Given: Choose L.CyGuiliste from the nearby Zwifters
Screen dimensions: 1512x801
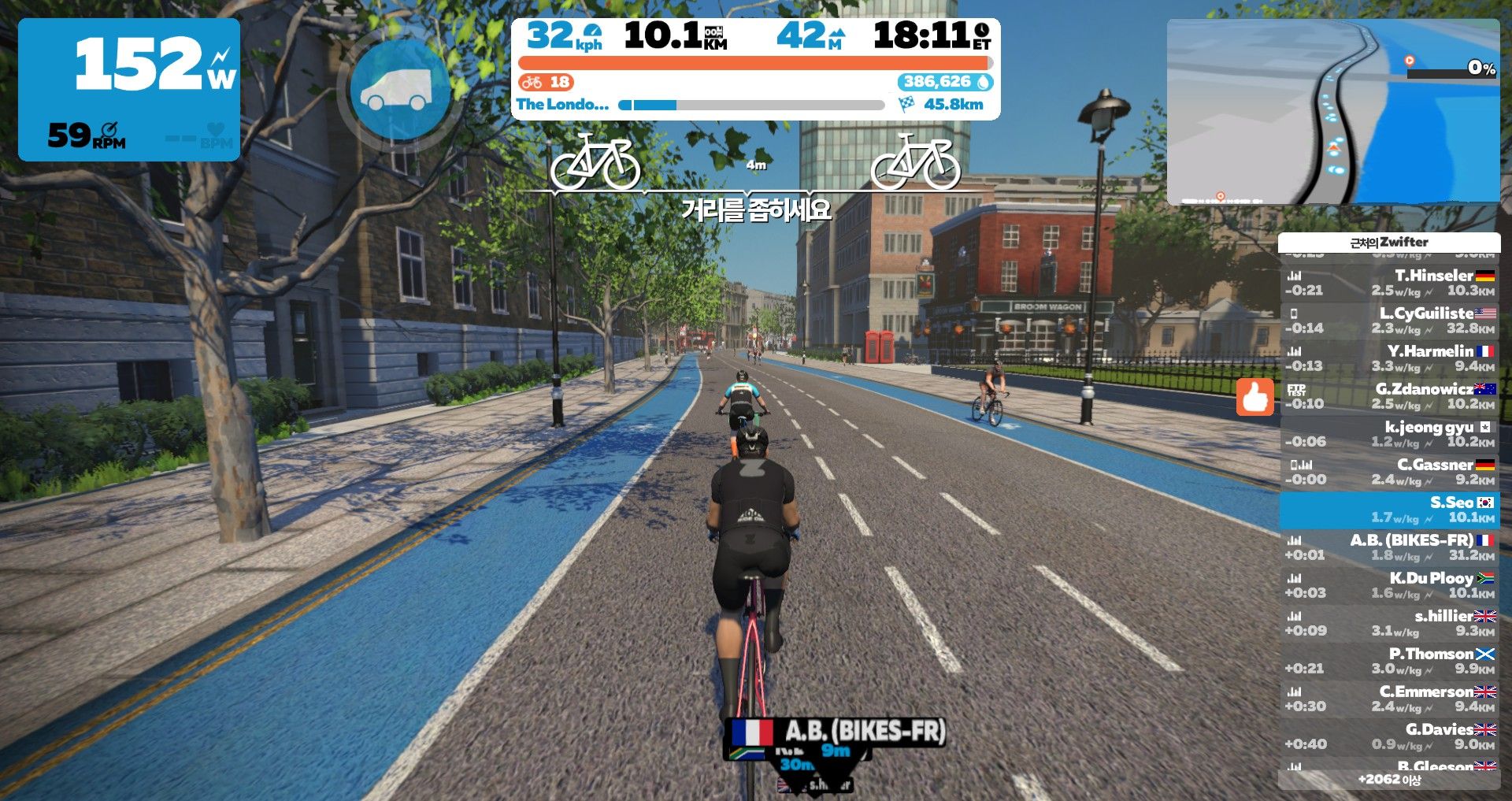Looking at the screenshot, I should pos(1389,321).
